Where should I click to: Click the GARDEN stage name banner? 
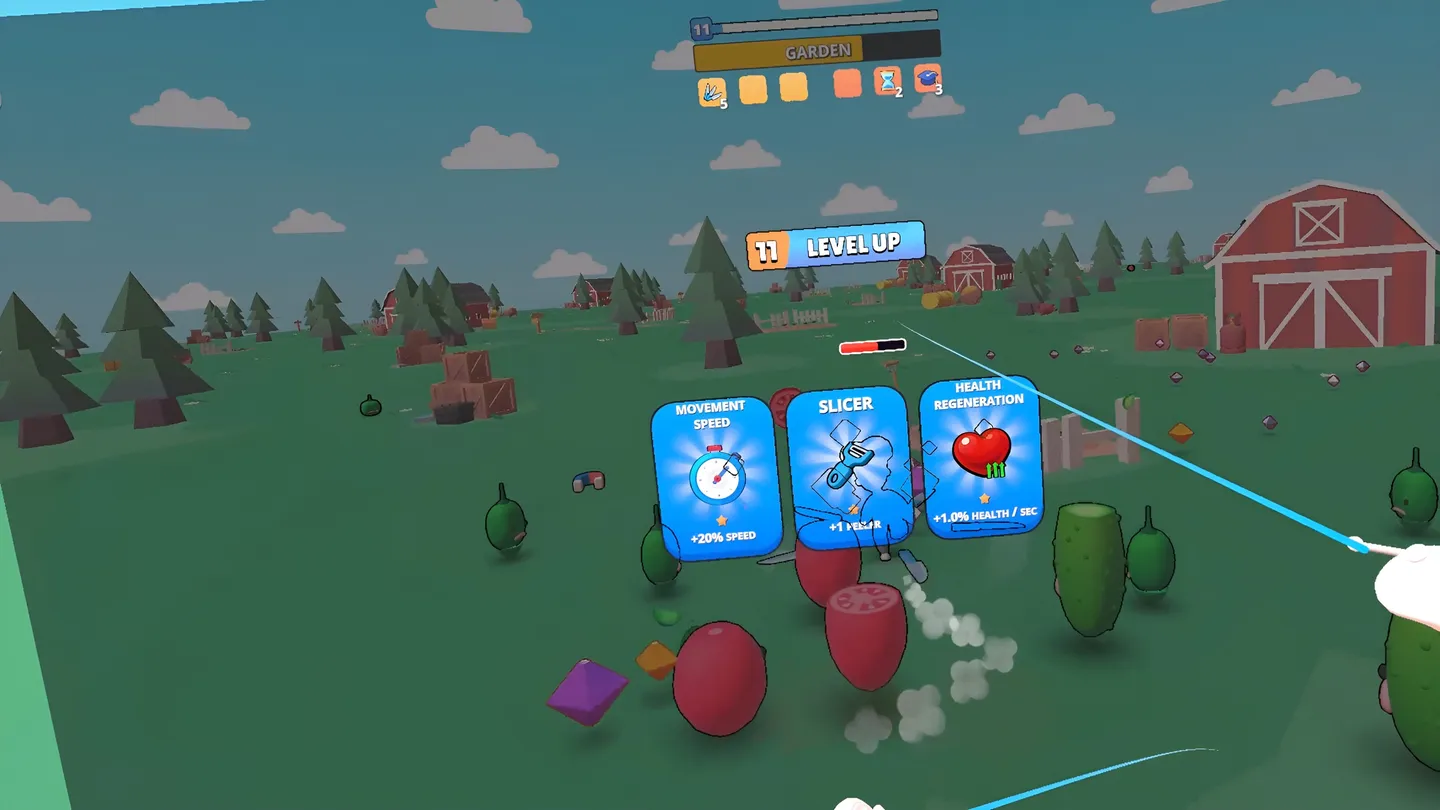coord(818,50)
